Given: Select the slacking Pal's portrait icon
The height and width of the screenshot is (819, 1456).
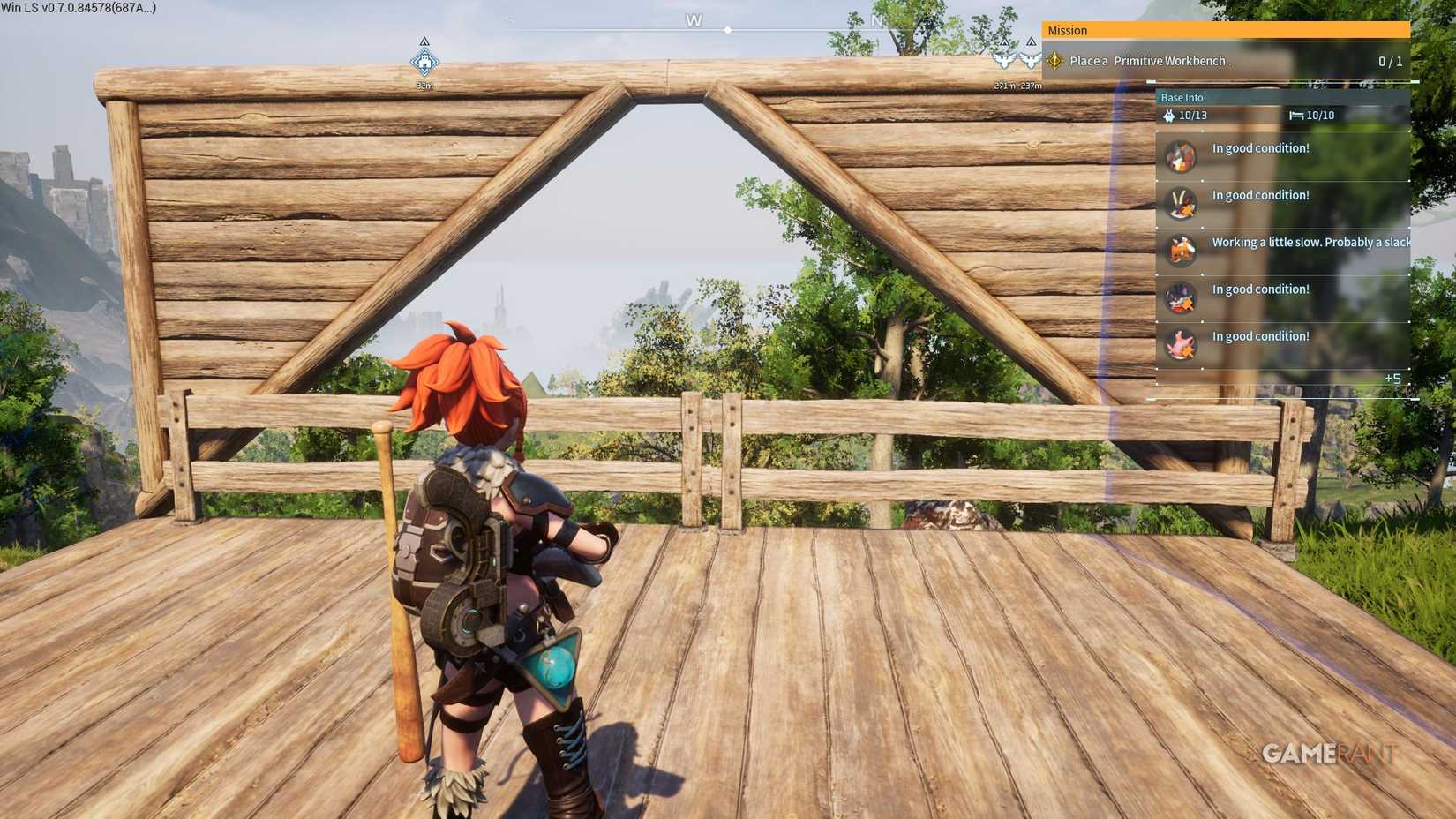Looking at the screenshot, I should pyautogui.click(x=1181, y=252).
